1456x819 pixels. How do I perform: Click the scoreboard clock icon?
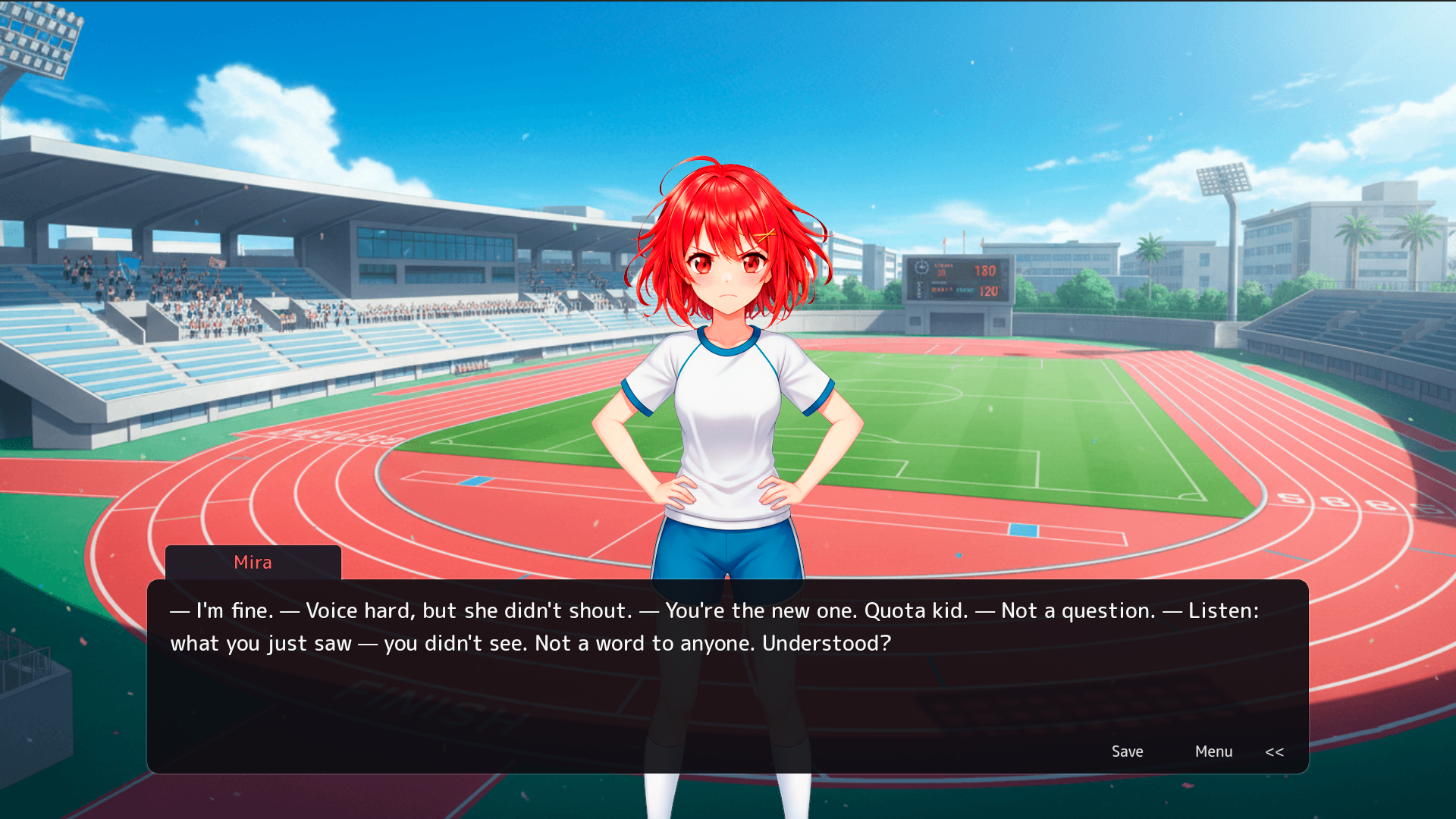[x=921, y=267]
